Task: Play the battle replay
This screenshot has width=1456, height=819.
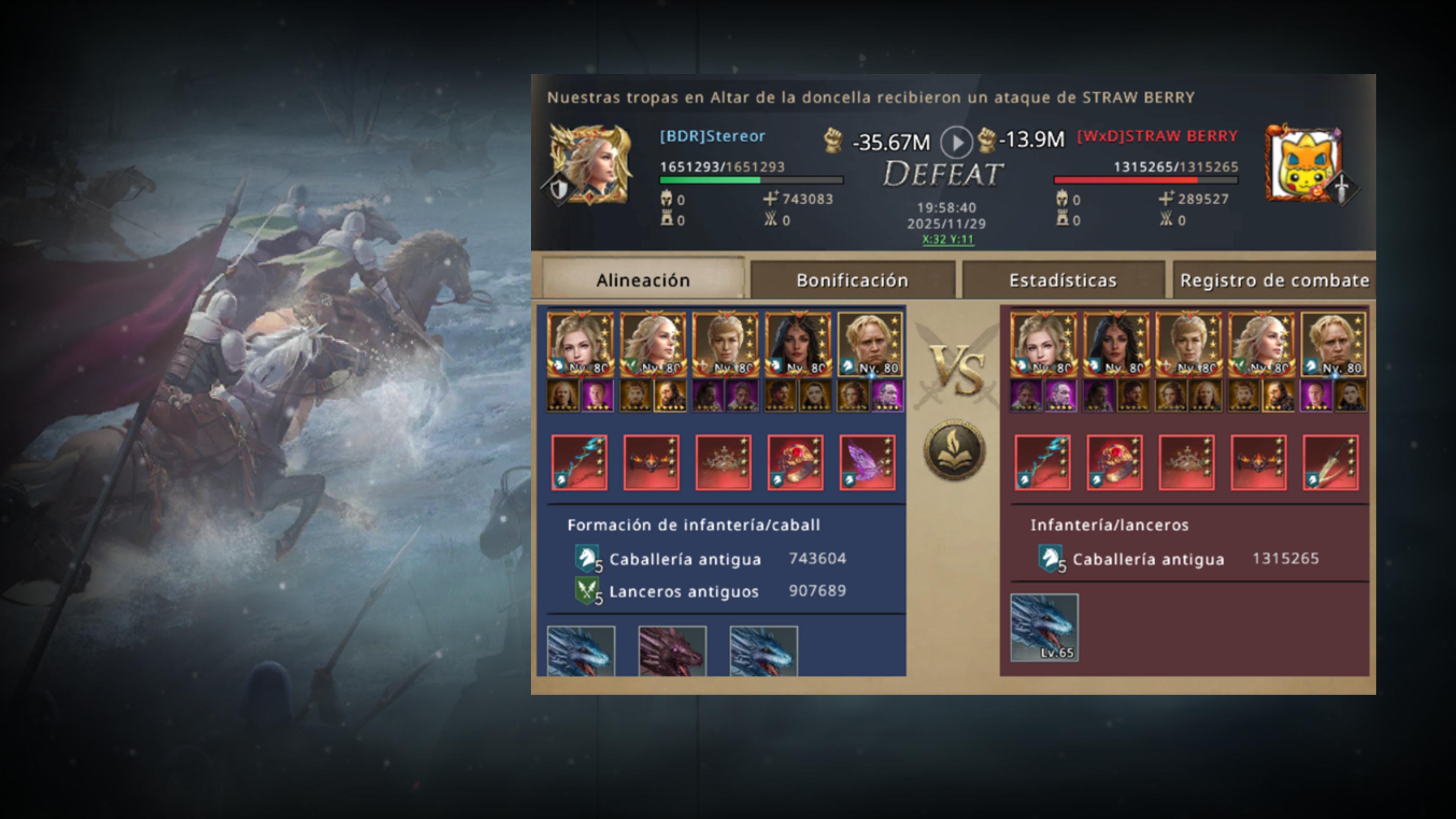Action: click(x=956, y=143)
